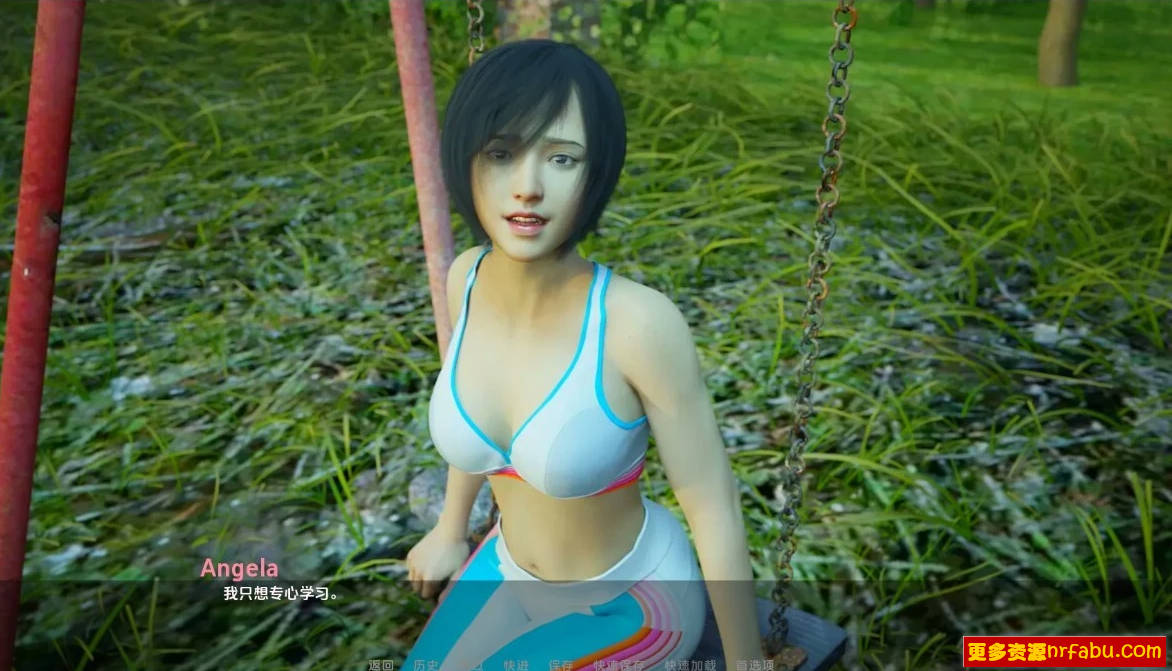This screenshot has height=671, width=1172.
Task: Open the 历史 (History) dialogue log
Action: tap(426, 665)
